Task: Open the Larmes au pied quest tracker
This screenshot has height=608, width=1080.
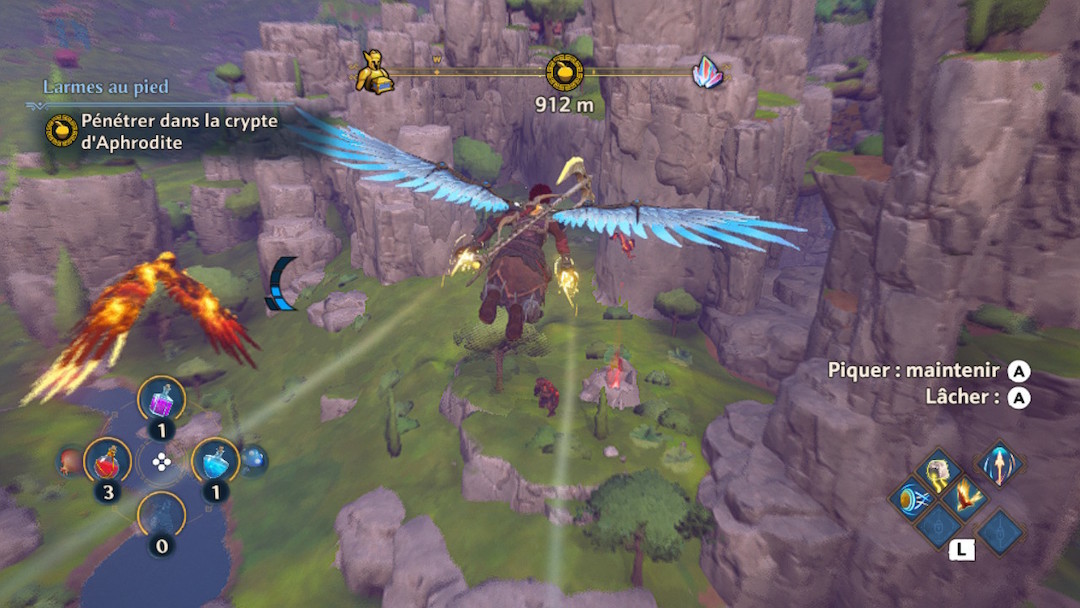Action: coord(105,88)
